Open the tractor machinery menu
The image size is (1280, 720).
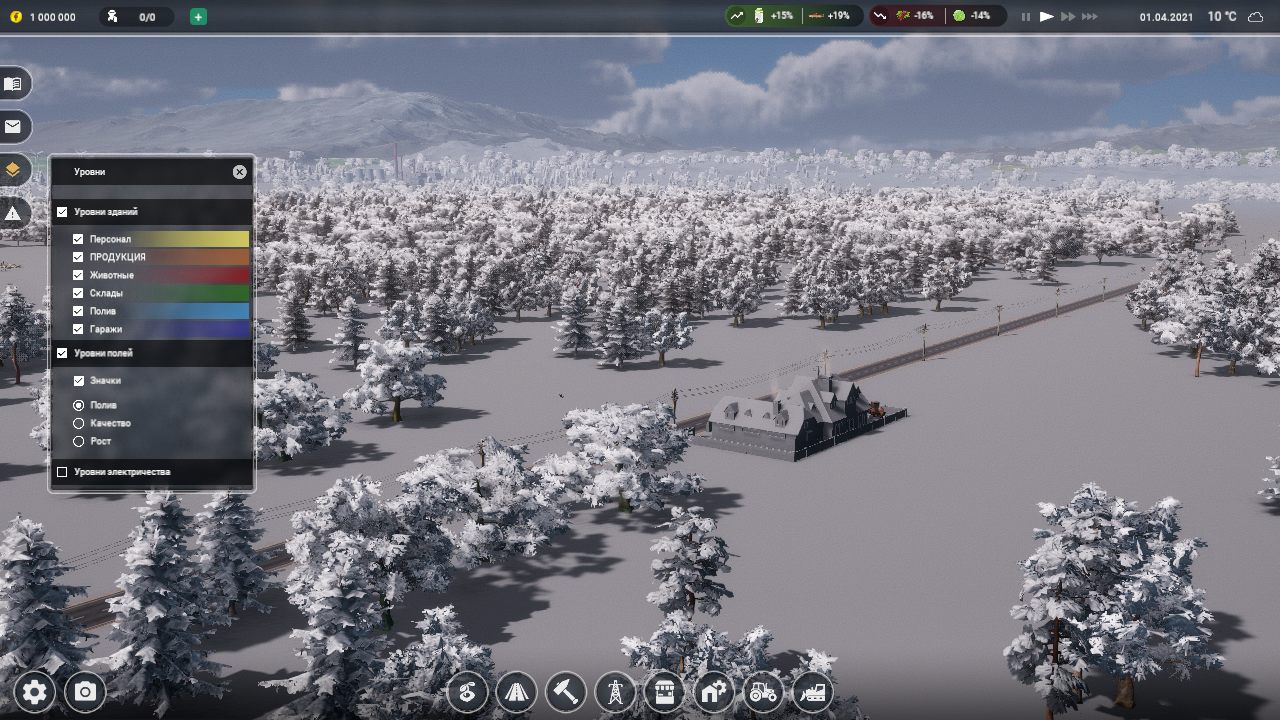(x=762, y=691)
